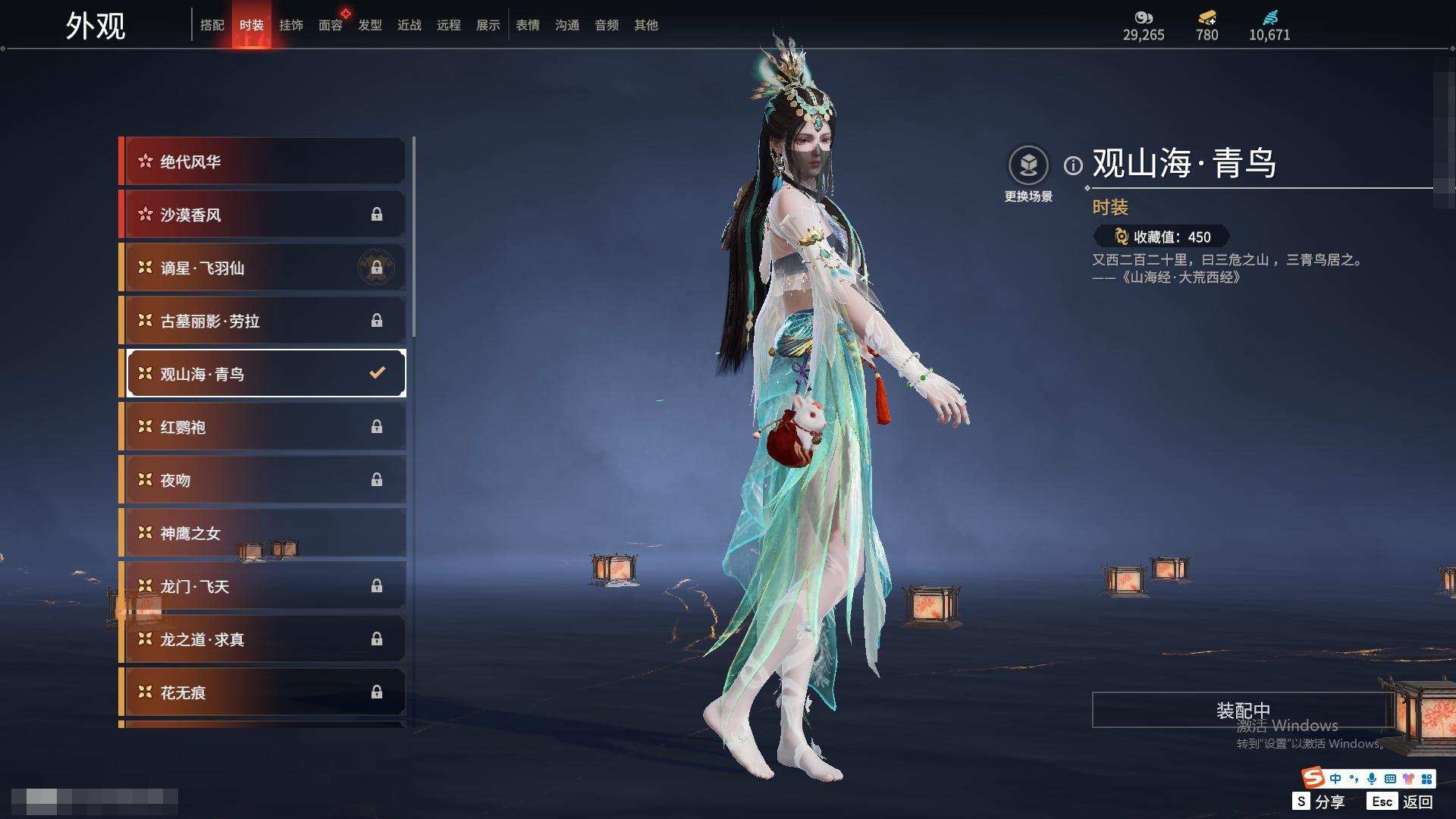Choose the 绝代风华 outfit
The height and width of the screenshot is (819, 1456).
coord(262,162)
